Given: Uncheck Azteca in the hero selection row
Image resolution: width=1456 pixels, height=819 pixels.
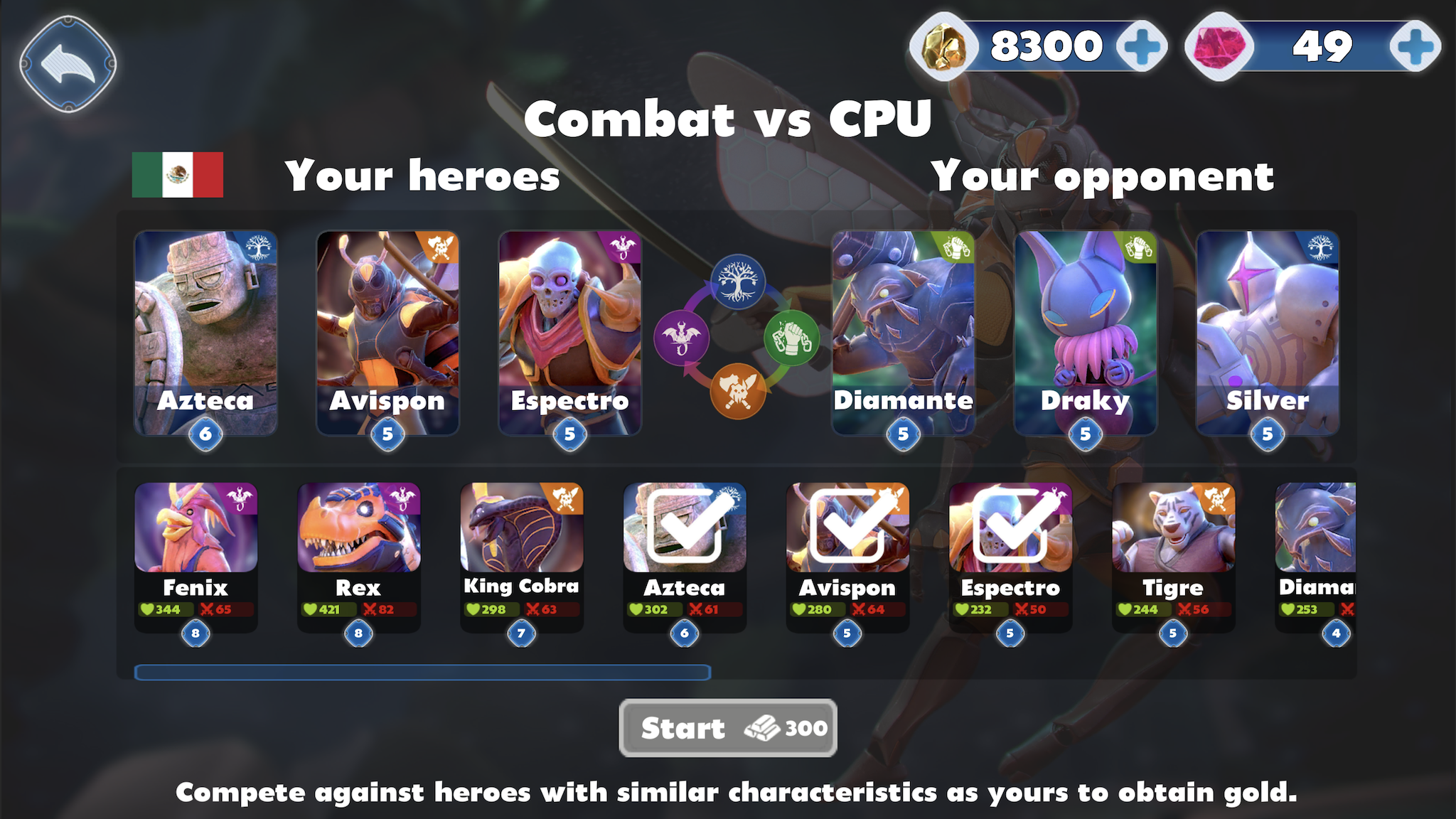Looking at the screenshot, I should [687, 528].
